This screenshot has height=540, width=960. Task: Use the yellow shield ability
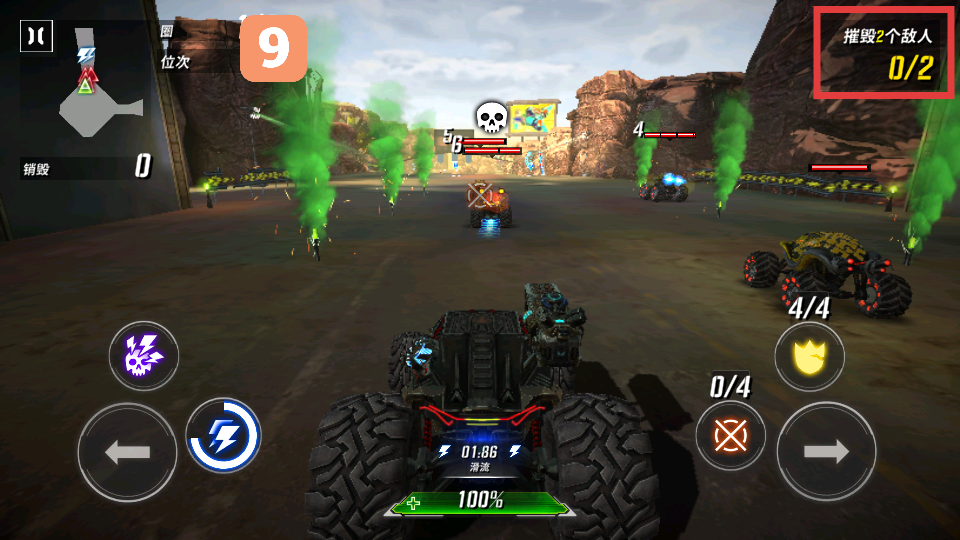[x=809, y=356]
